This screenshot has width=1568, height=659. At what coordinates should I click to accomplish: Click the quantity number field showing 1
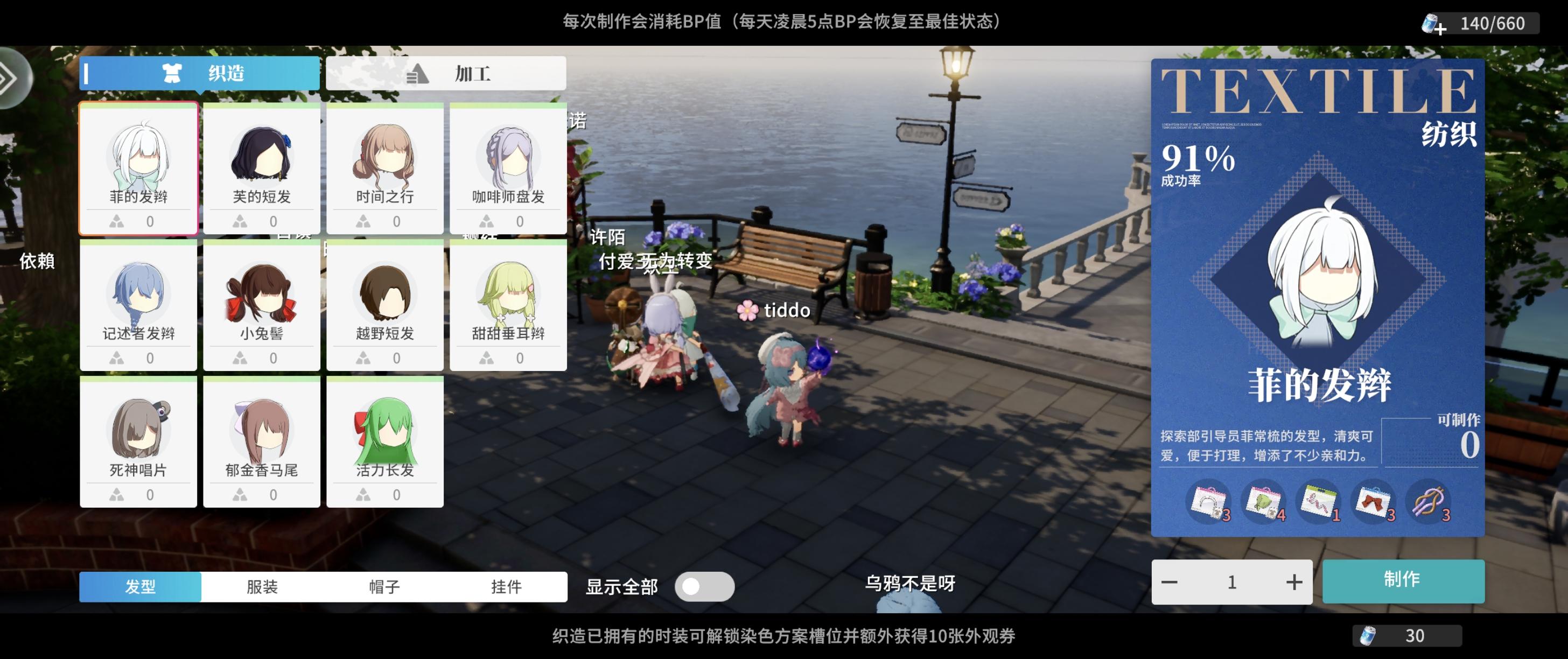[1232, 581]
